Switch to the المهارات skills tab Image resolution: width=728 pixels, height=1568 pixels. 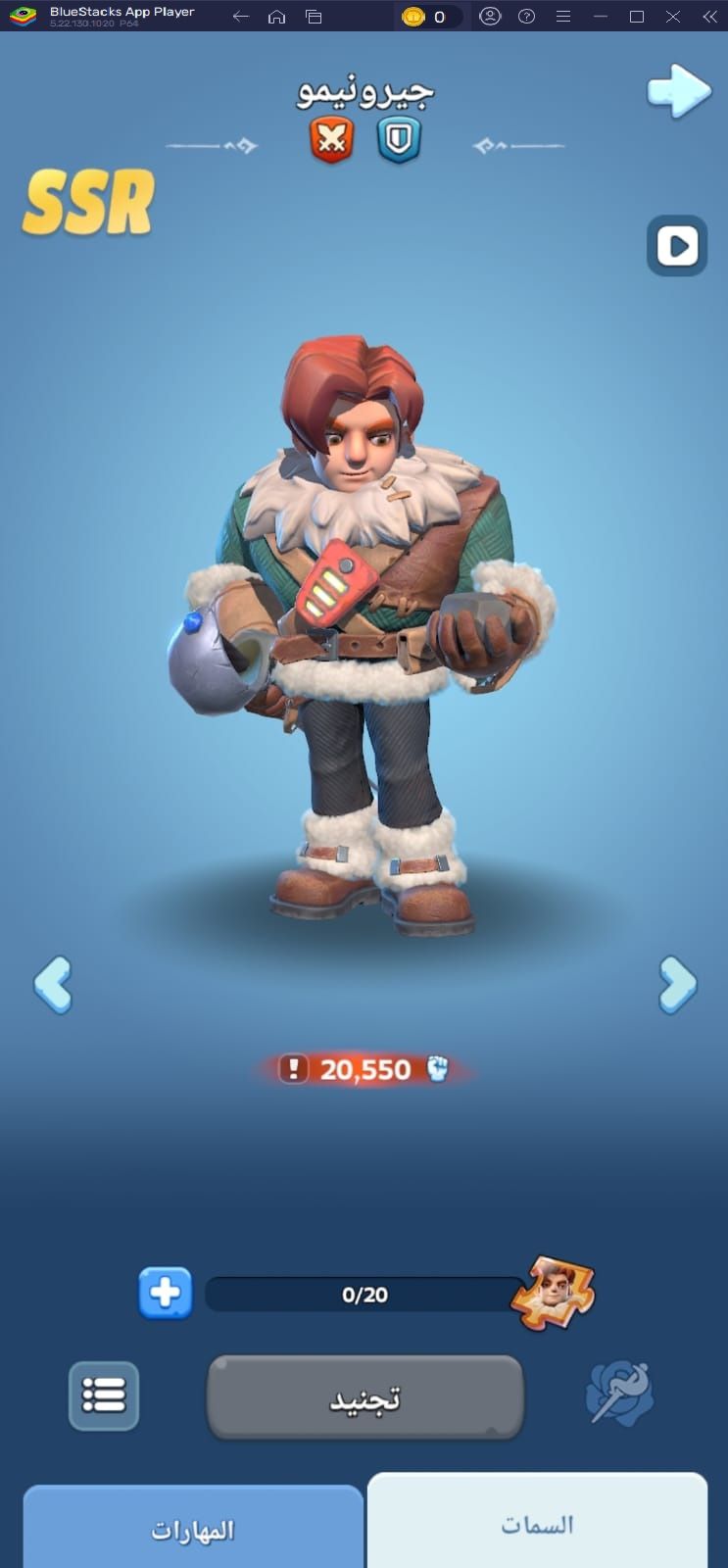click(x=193, y=1530)
